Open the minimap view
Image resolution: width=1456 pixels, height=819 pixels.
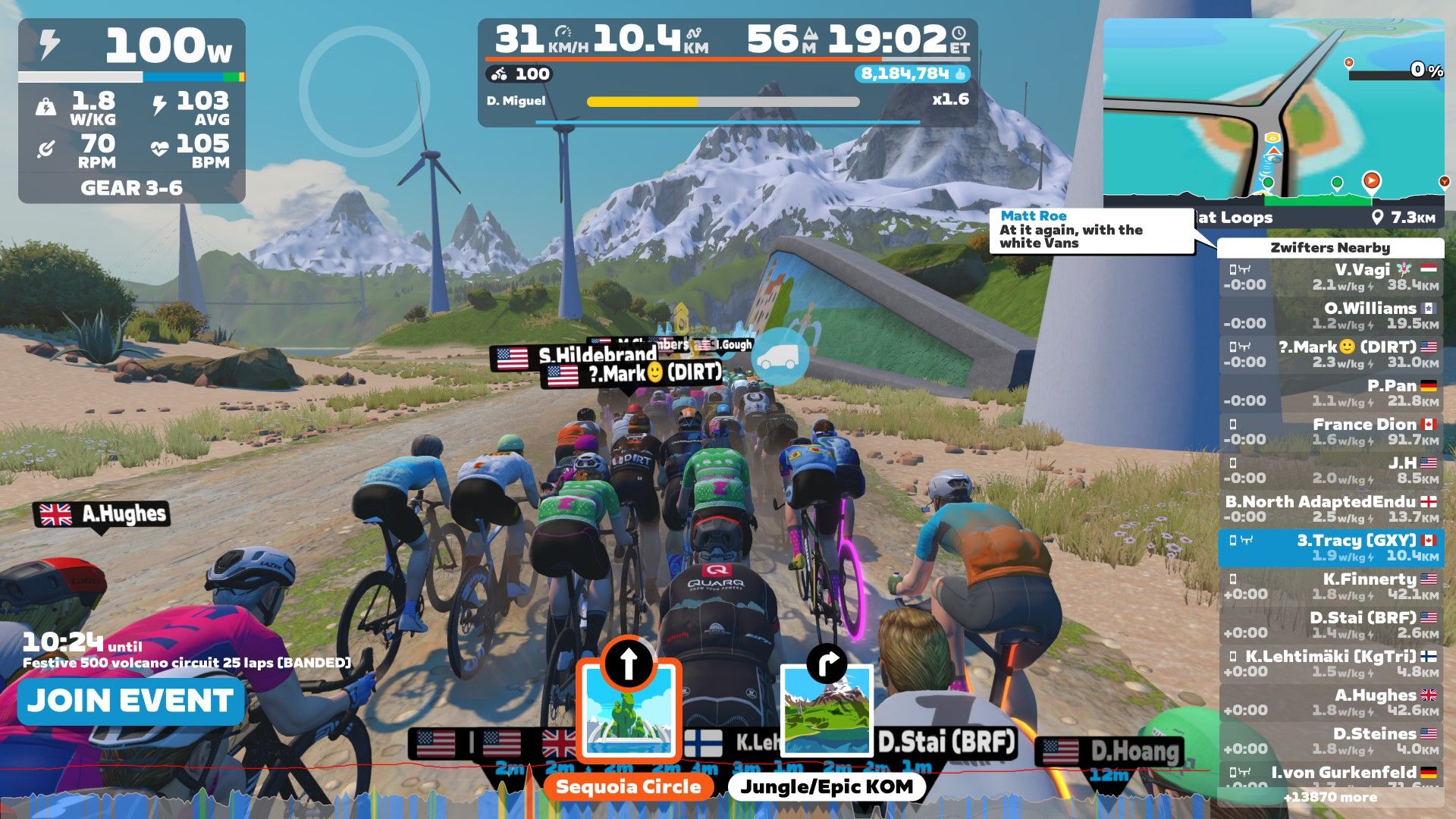[x=1272, y=114]
